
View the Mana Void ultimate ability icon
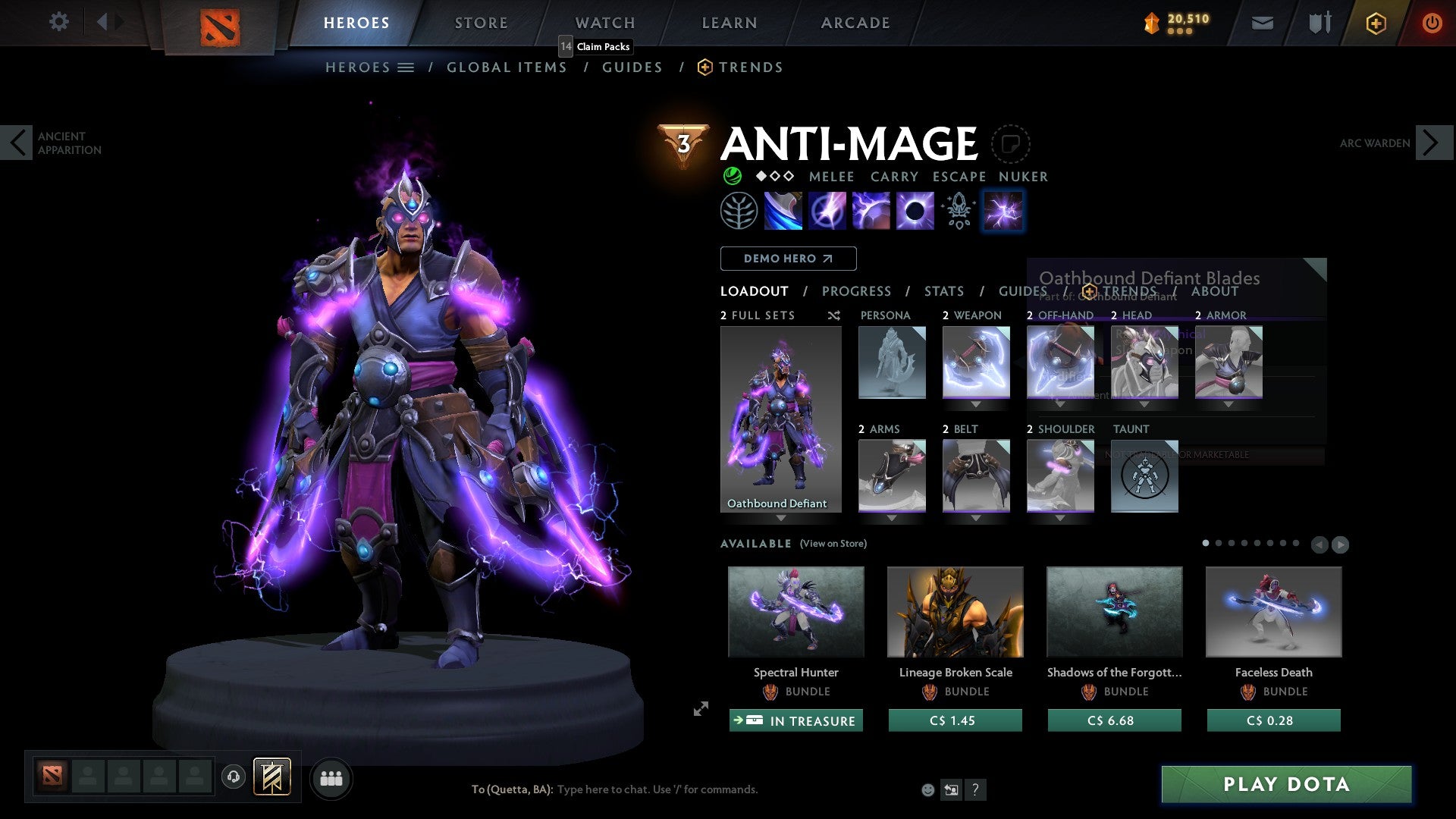tap(914, 211)
